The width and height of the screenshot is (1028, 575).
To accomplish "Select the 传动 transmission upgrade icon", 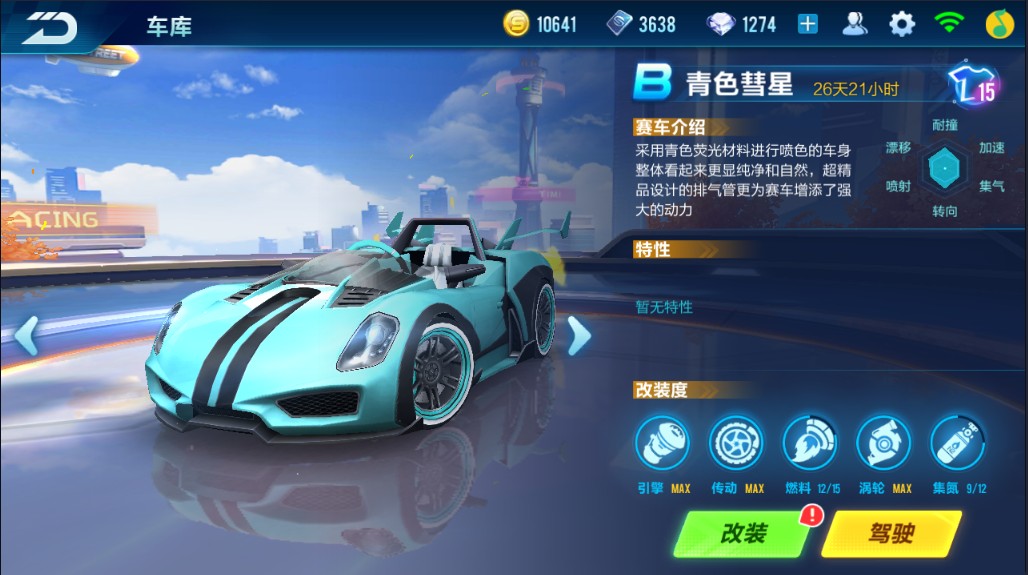I will click(x=736, y=443).
